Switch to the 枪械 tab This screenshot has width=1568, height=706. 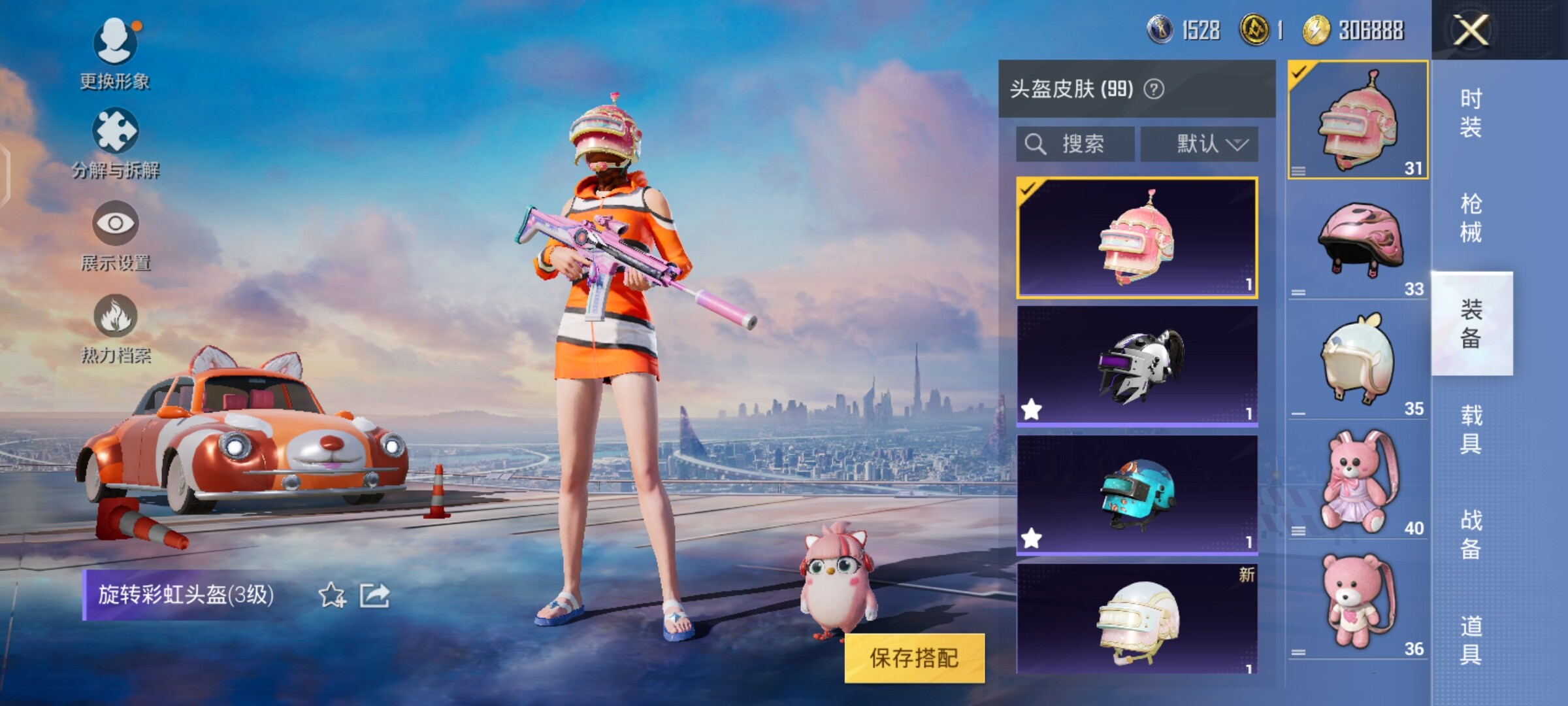(1471, 218)
